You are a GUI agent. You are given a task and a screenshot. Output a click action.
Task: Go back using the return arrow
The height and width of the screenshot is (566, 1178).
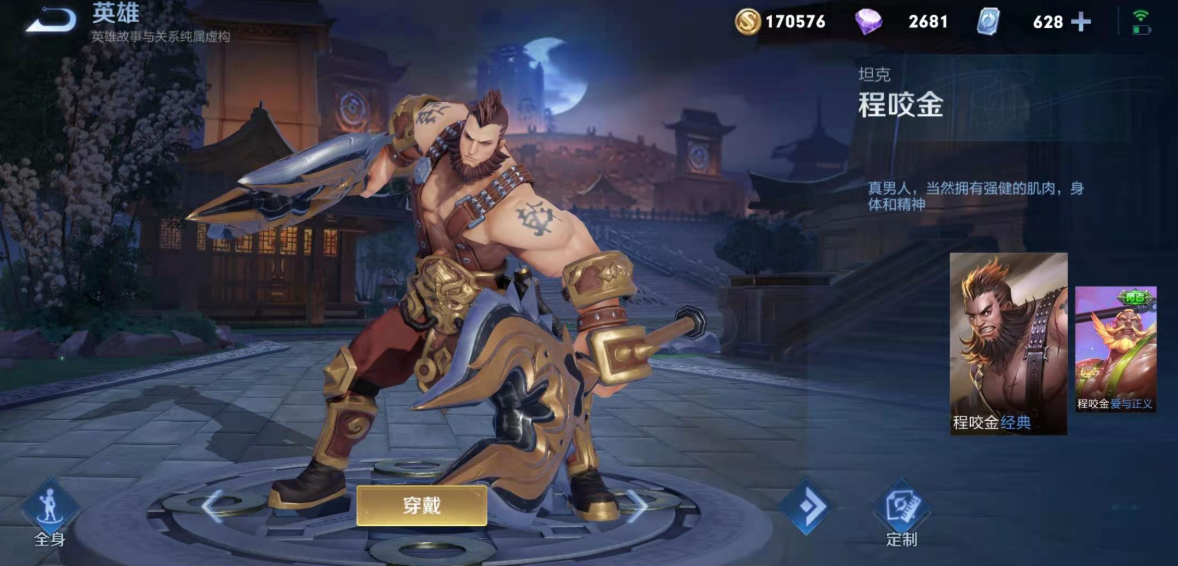[50, 19]
